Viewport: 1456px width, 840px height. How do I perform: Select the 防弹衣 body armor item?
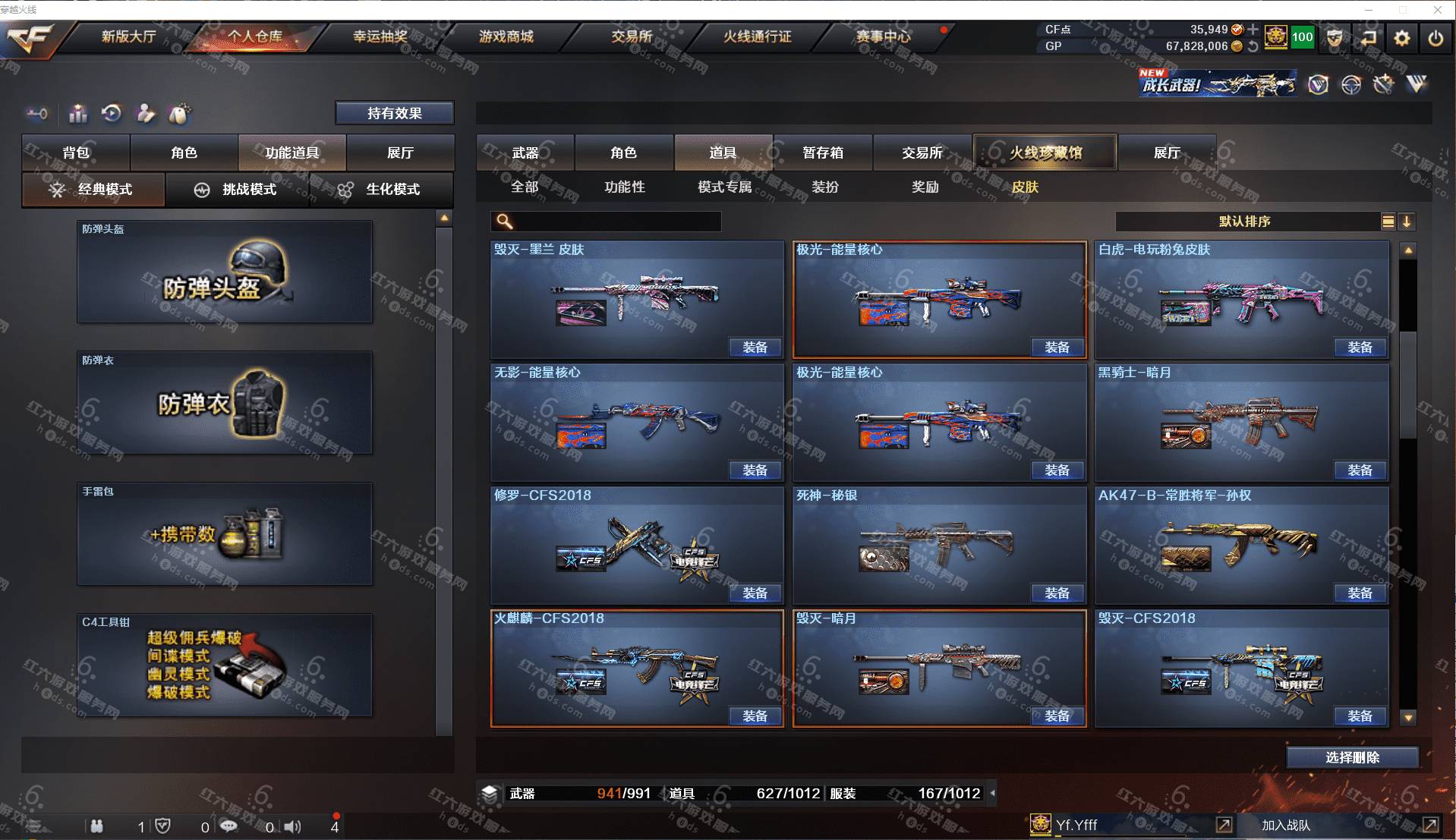tap(225, 403)
